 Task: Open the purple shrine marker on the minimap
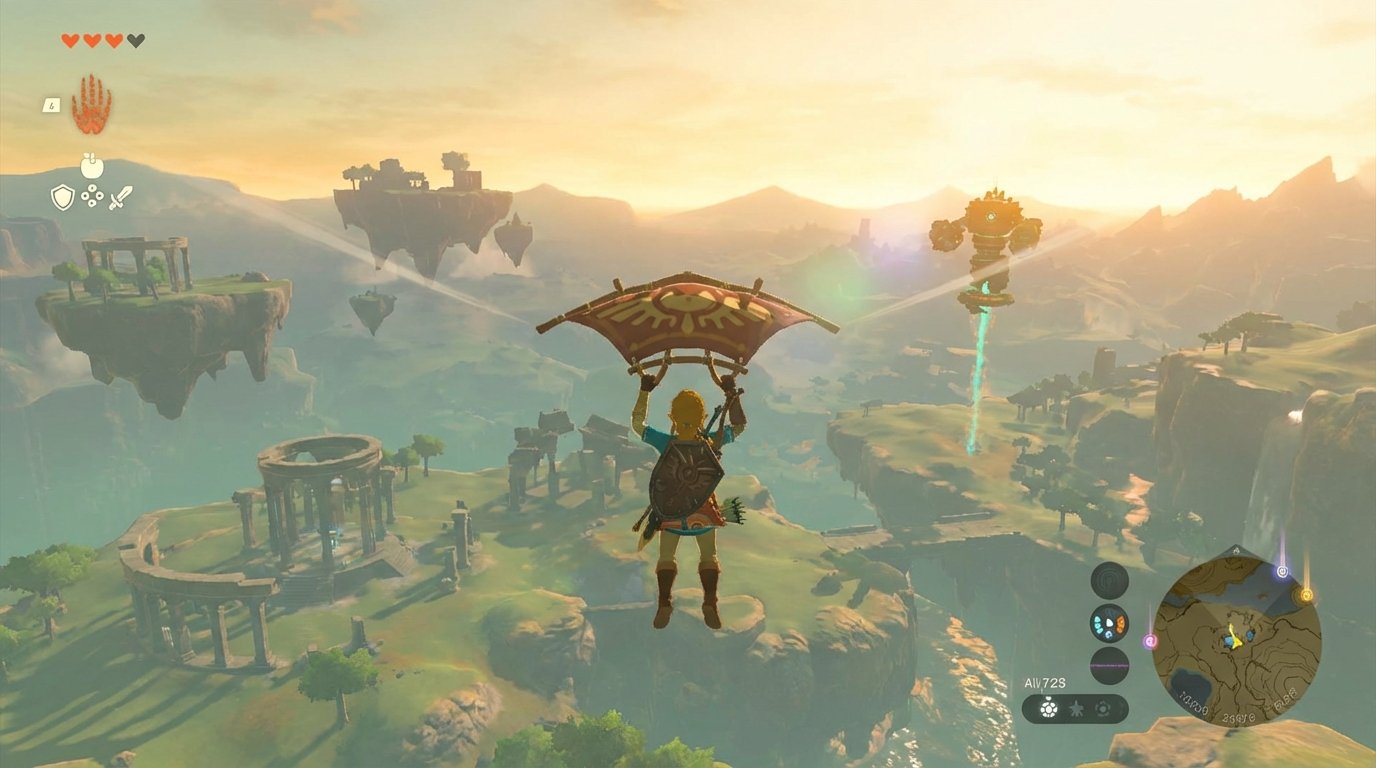(x=1282, y=570)
